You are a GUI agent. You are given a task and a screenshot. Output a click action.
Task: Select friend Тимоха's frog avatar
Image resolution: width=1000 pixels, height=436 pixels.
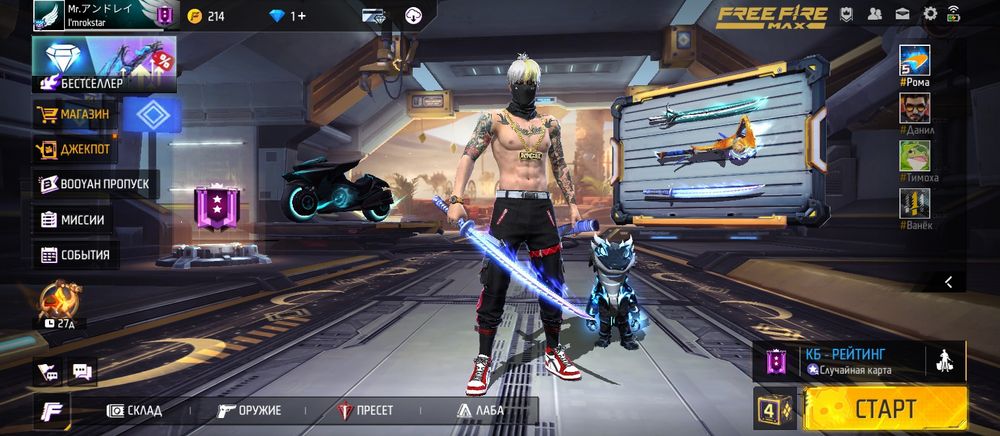point(914,156)
